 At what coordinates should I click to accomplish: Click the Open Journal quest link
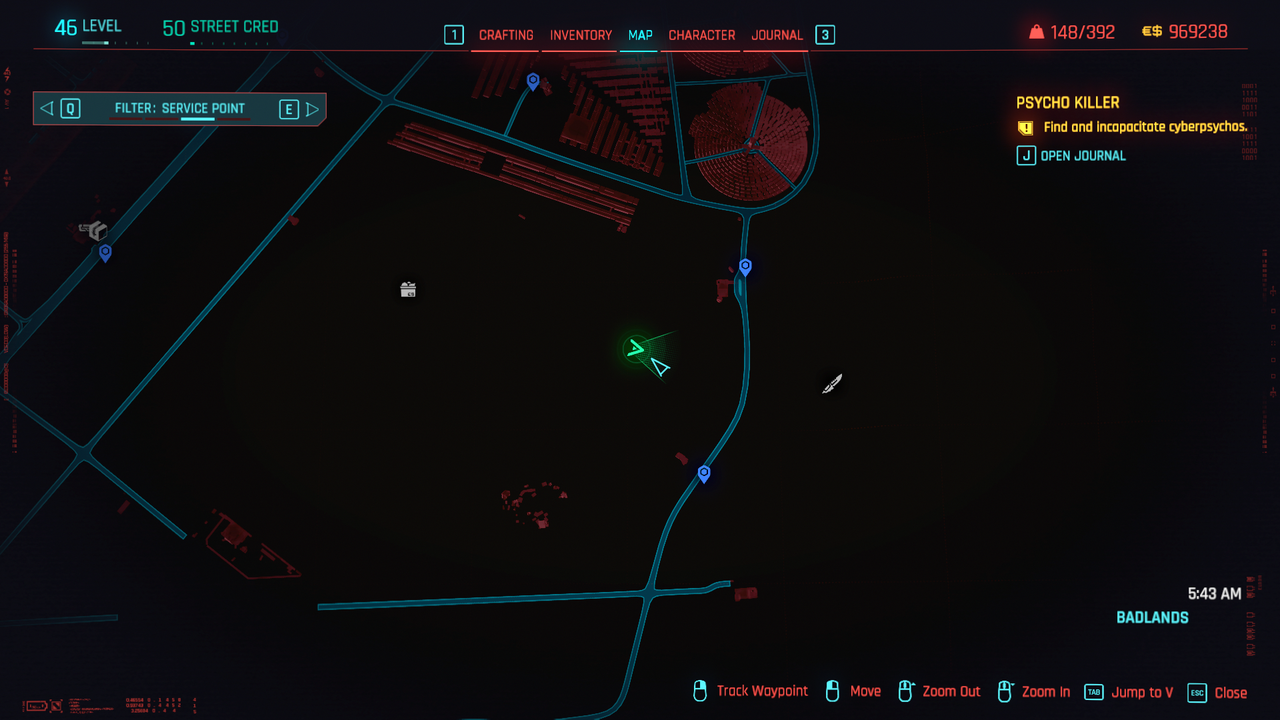(1072, 156)
